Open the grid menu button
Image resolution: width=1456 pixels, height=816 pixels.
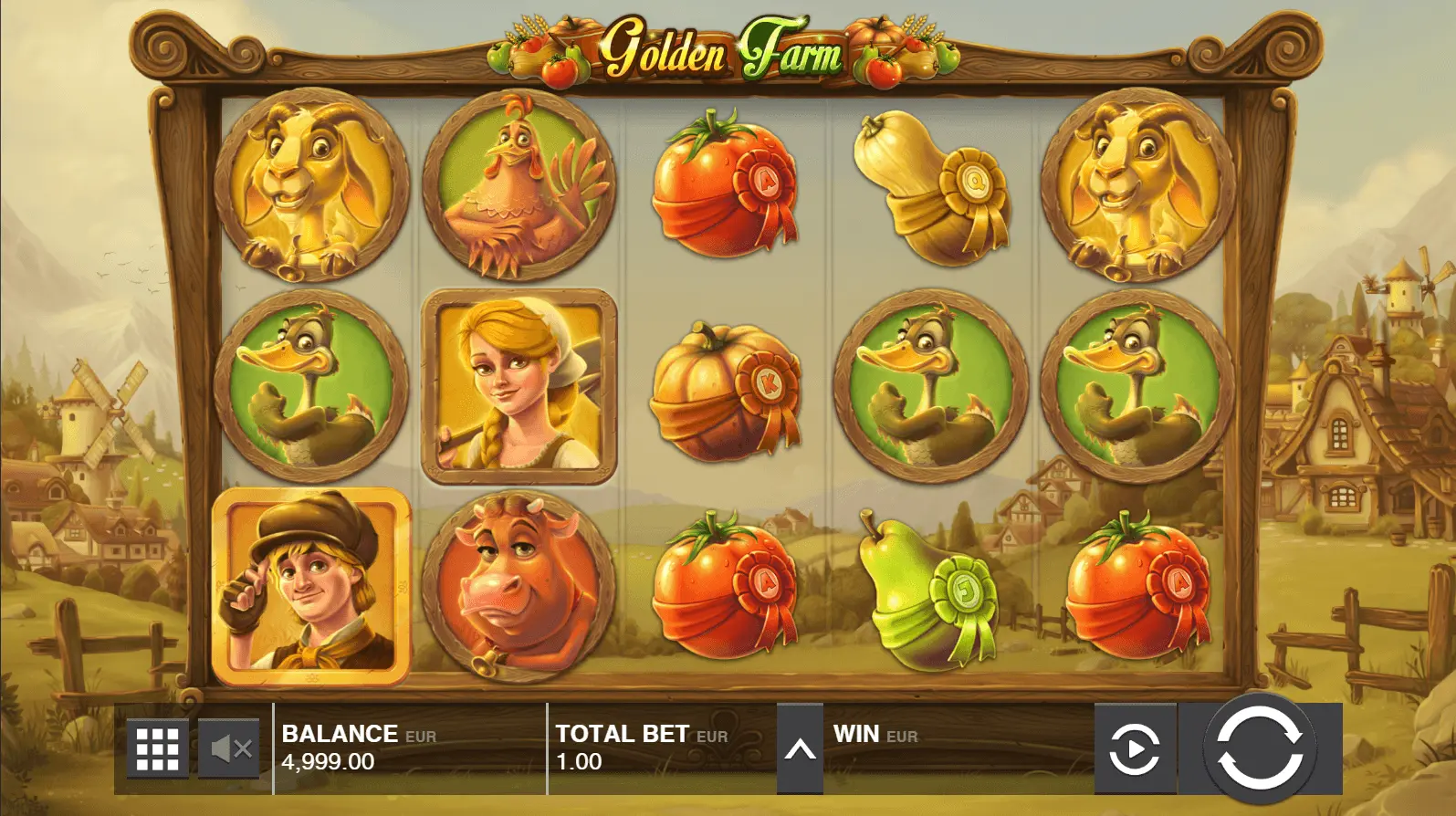157,748
